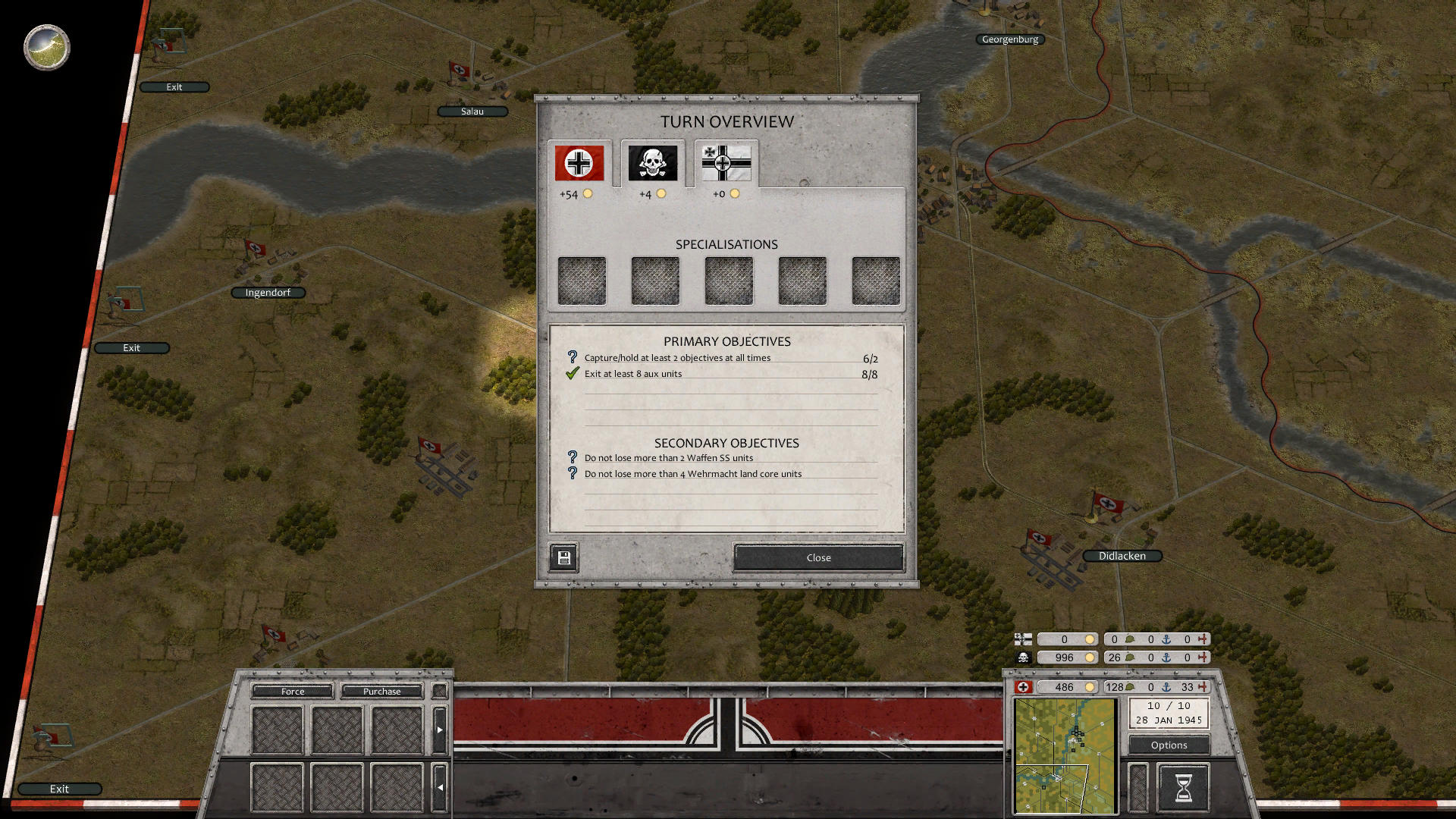1456x819 pixels.
Task: Select the red Wehrmacht flag with +54 prestige
Action: (579, 162)
